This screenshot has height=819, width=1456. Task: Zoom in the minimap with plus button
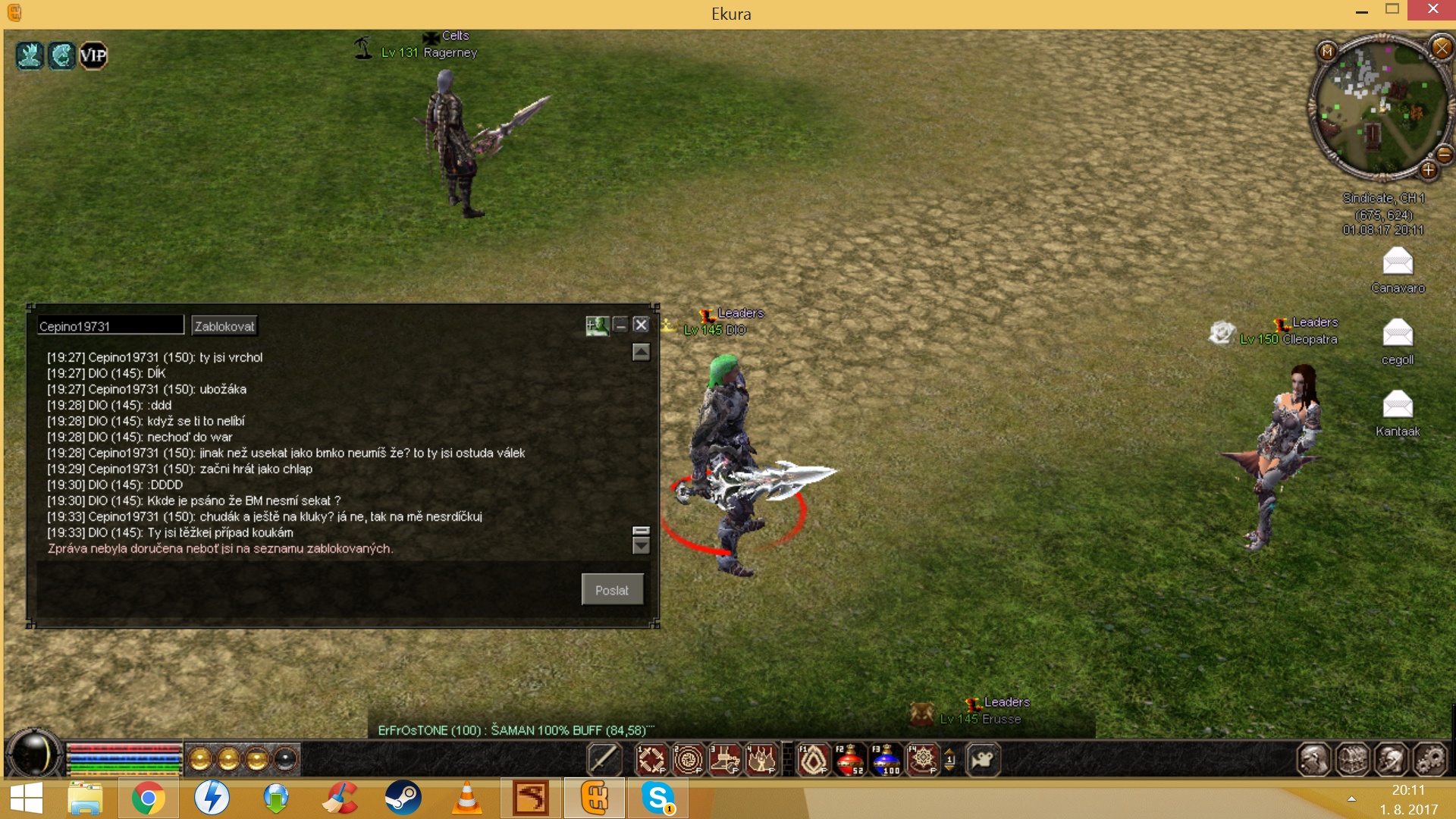1429,170
